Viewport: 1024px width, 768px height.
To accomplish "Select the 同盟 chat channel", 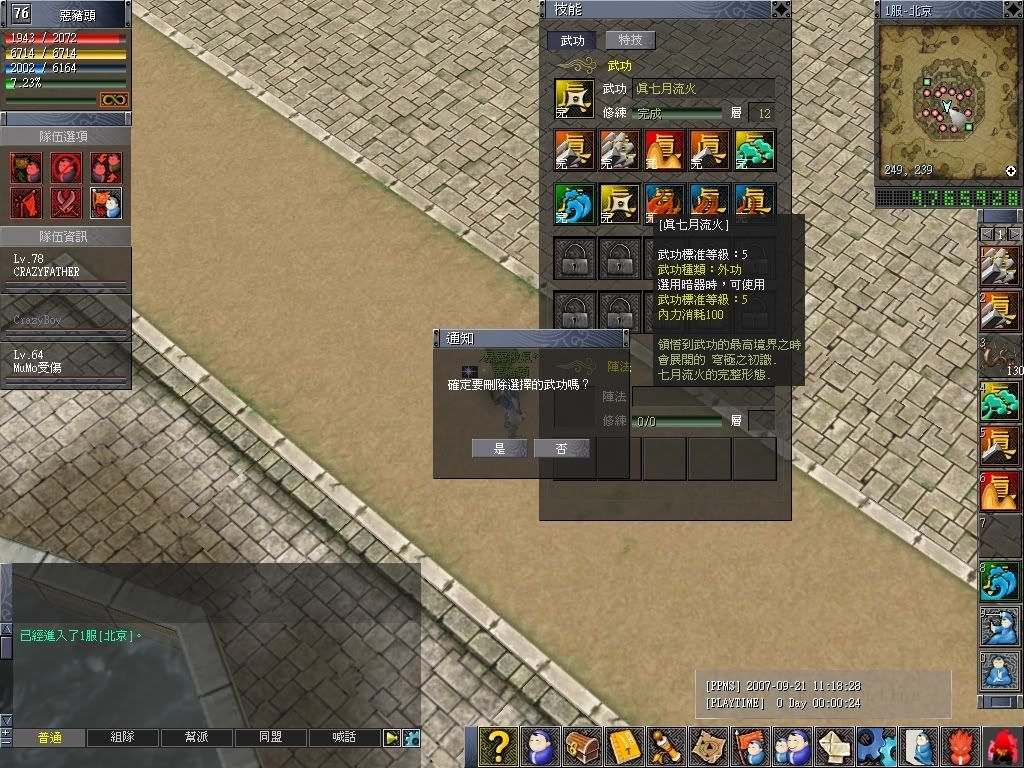I will coord(270,738).
